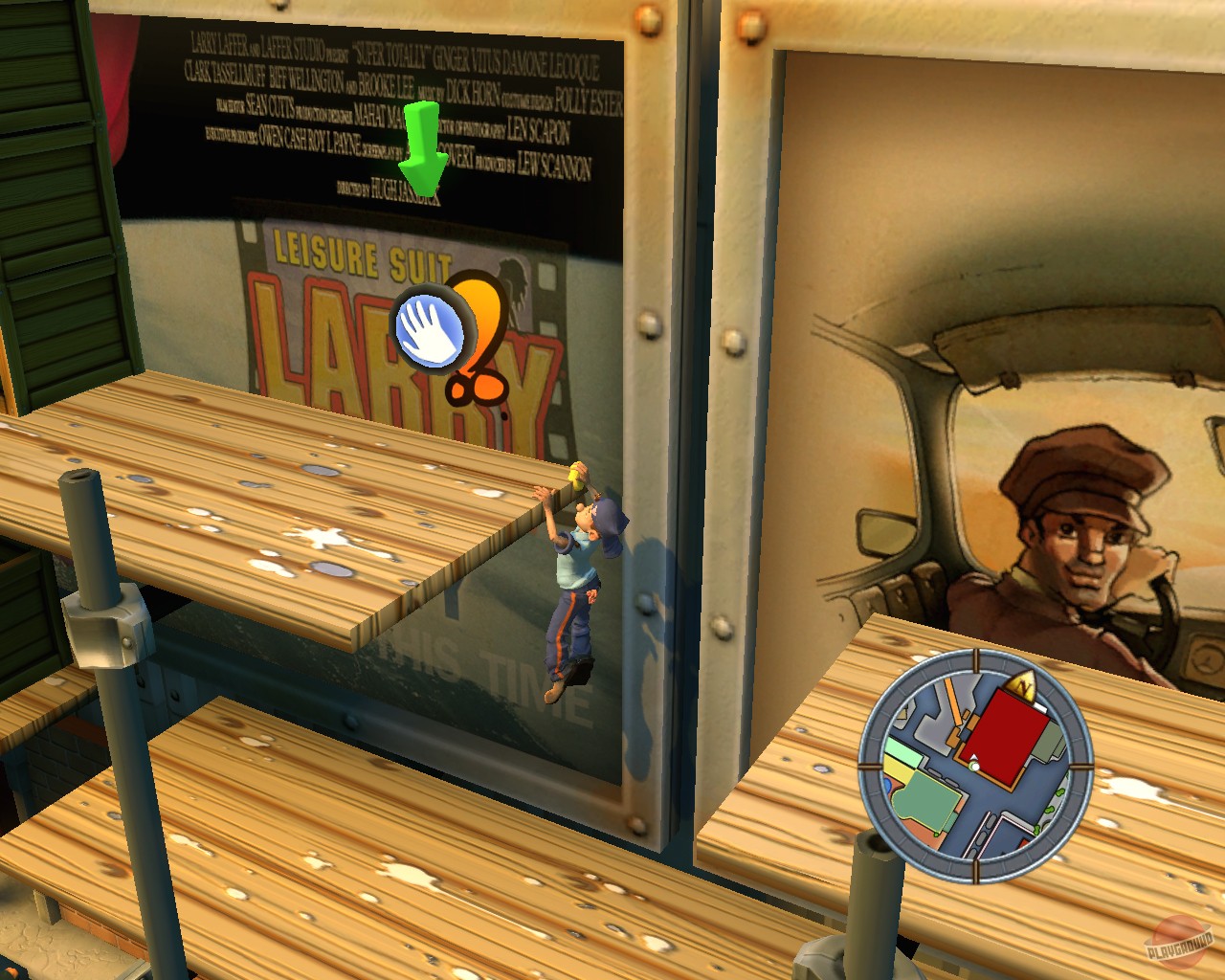Select the player marker dot on the minimap

pos(974,767)
